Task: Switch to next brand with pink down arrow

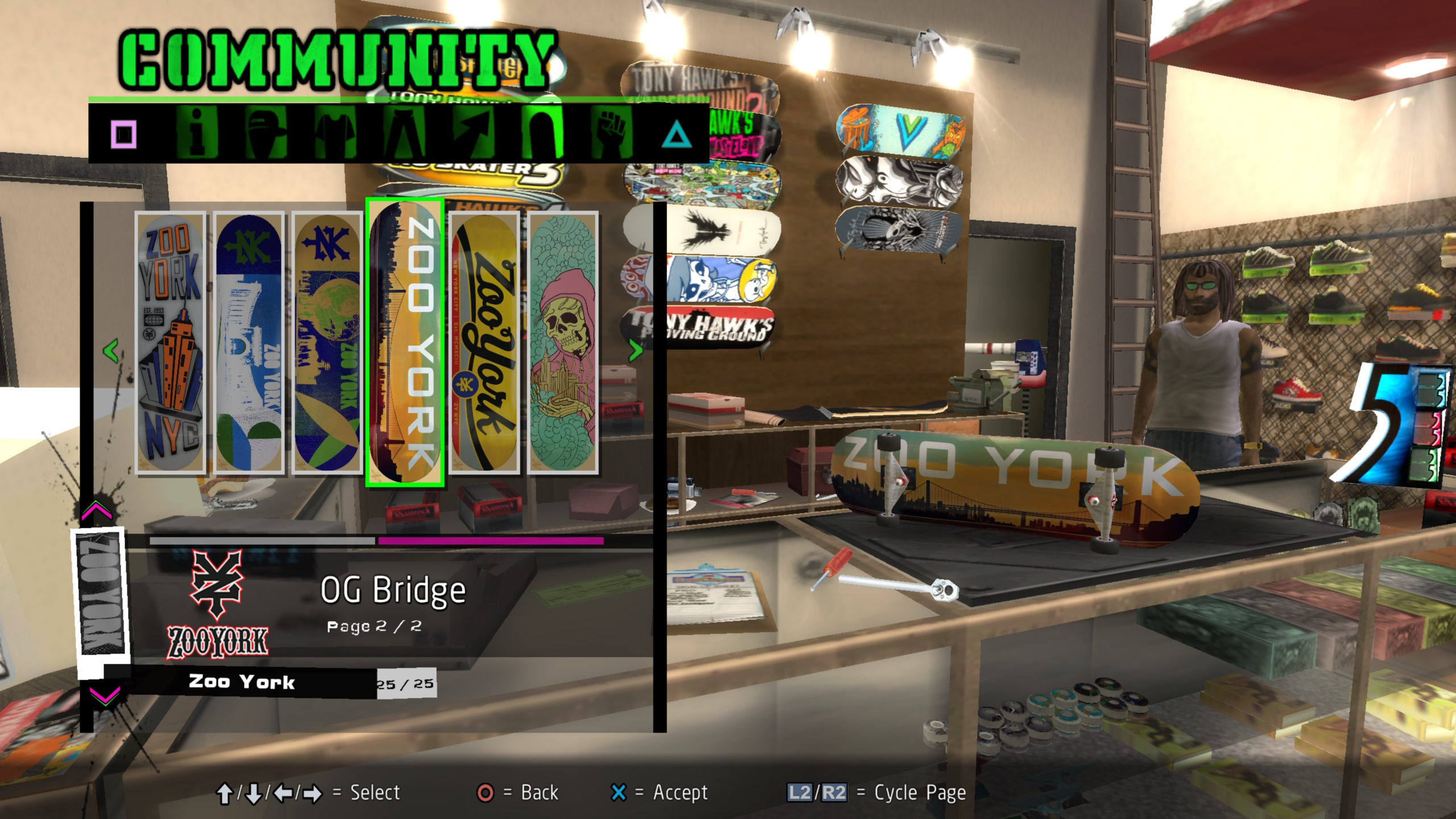Action: 105,695
